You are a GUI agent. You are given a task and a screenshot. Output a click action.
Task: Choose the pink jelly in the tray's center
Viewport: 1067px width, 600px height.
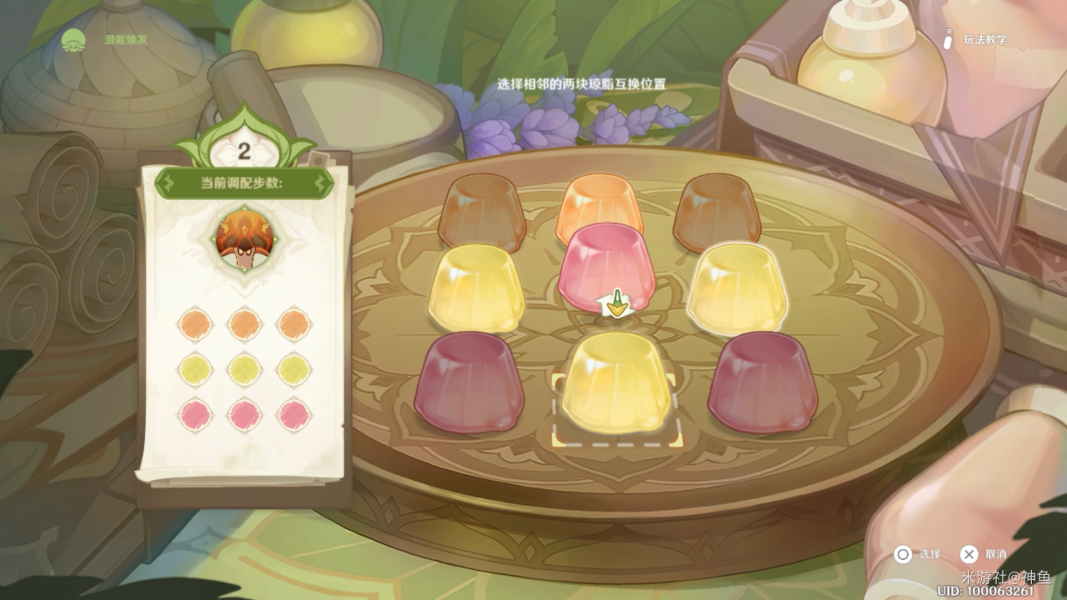tap(606, 264)
